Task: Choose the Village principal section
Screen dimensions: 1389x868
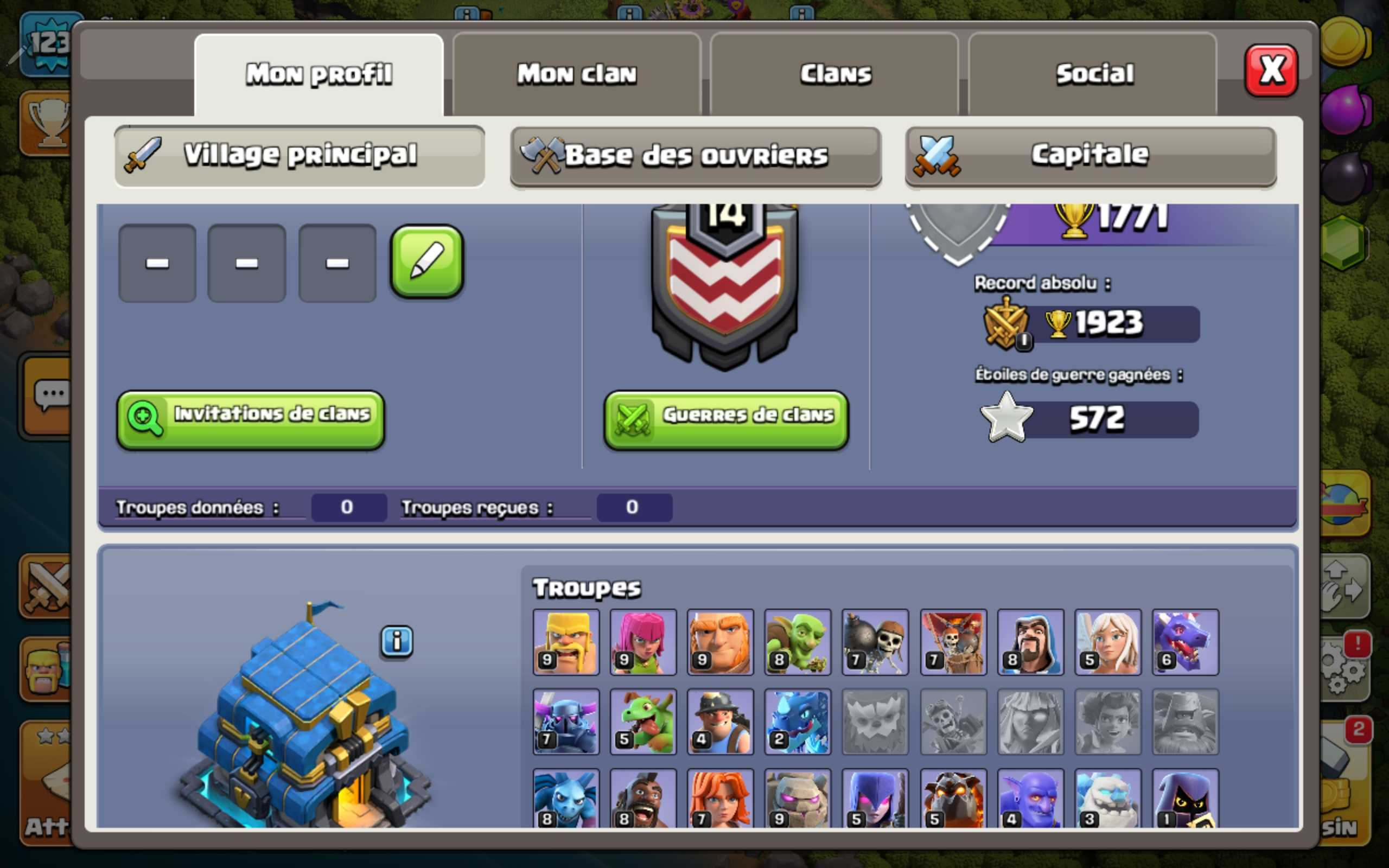Action: 300,156
